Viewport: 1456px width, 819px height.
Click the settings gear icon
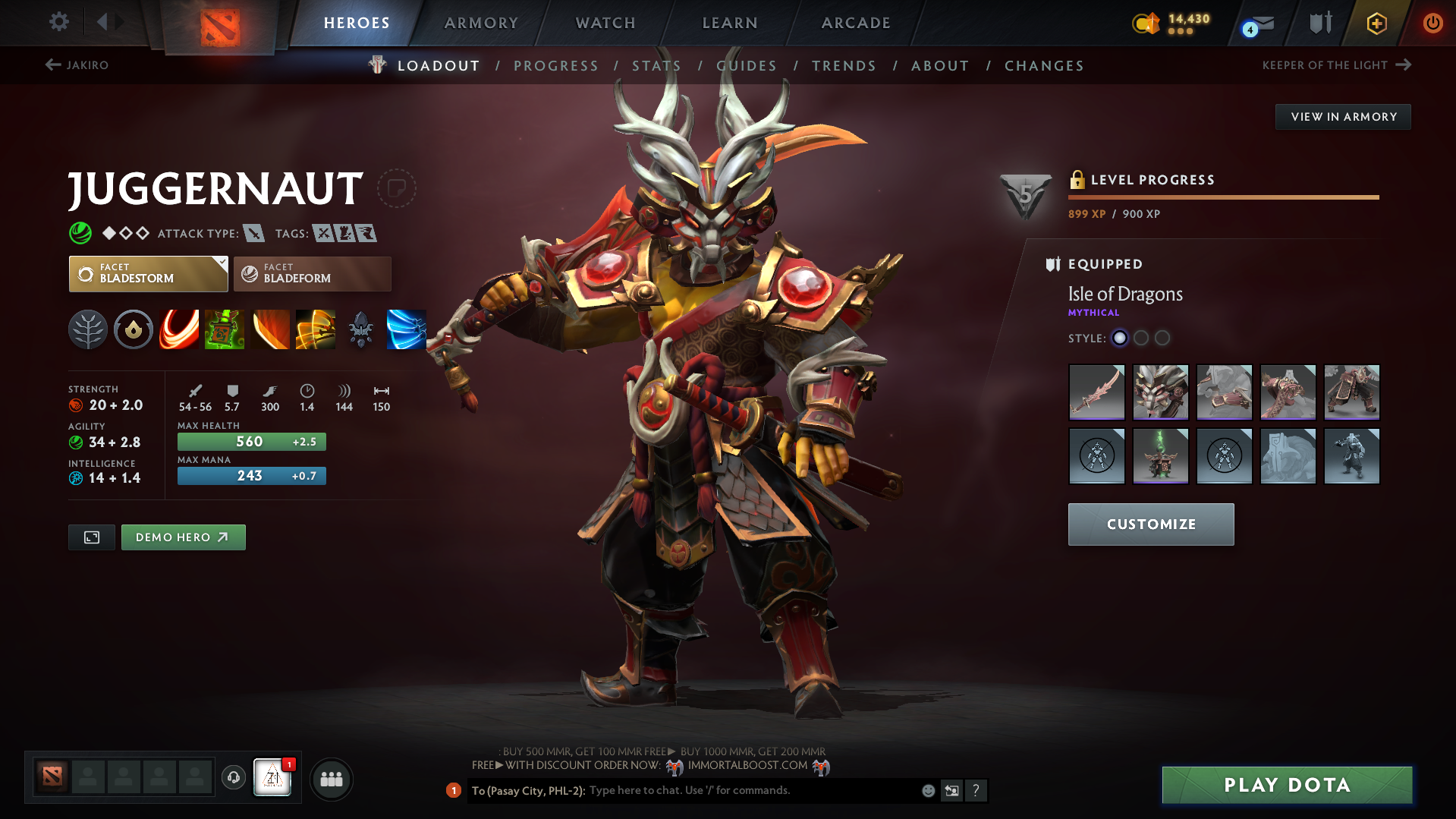pos(58,22)
